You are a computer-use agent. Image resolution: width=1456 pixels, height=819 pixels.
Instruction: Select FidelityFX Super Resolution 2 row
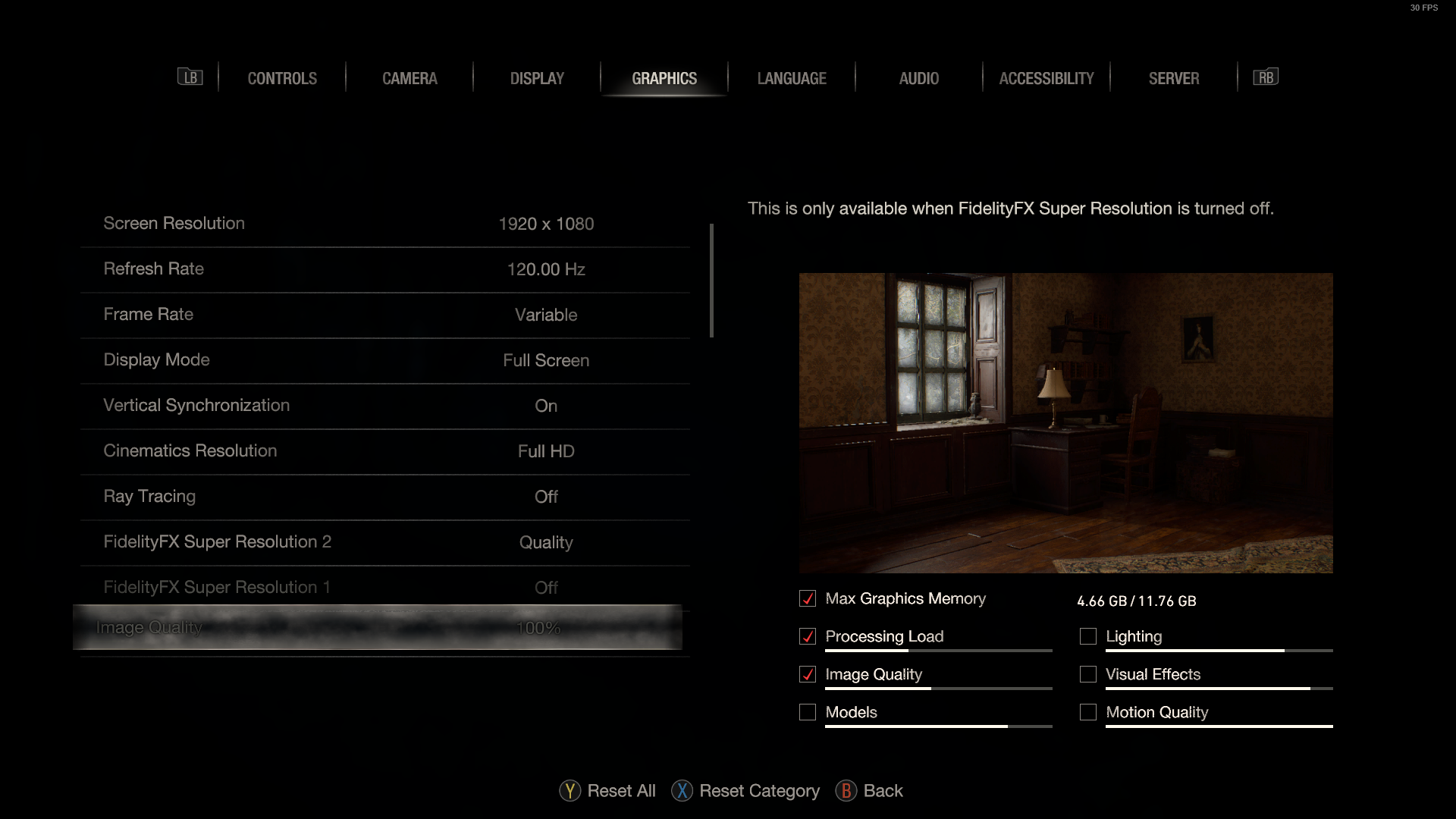(385, 542)
